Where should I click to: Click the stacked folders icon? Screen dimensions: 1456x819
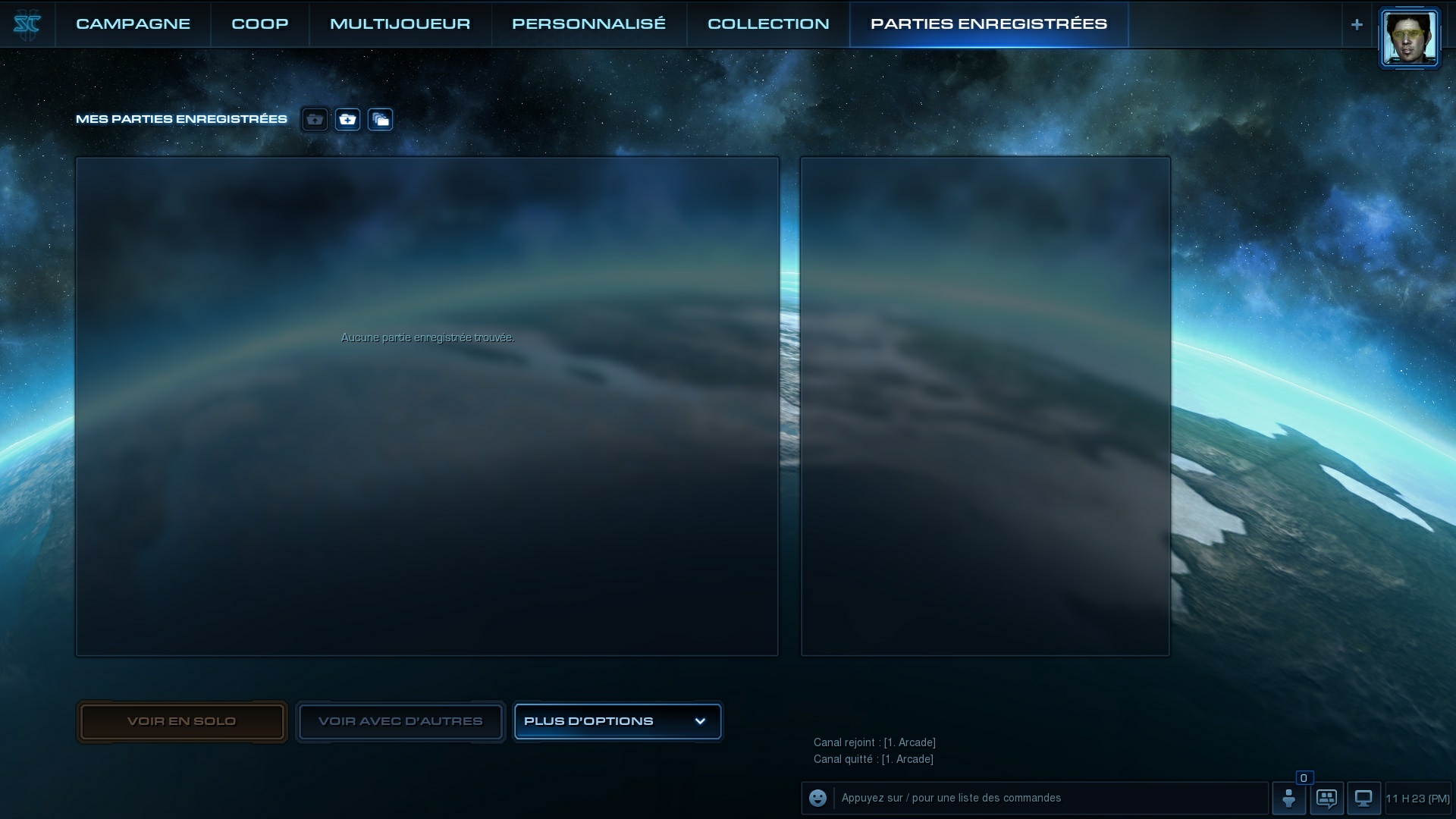(380, 120)
